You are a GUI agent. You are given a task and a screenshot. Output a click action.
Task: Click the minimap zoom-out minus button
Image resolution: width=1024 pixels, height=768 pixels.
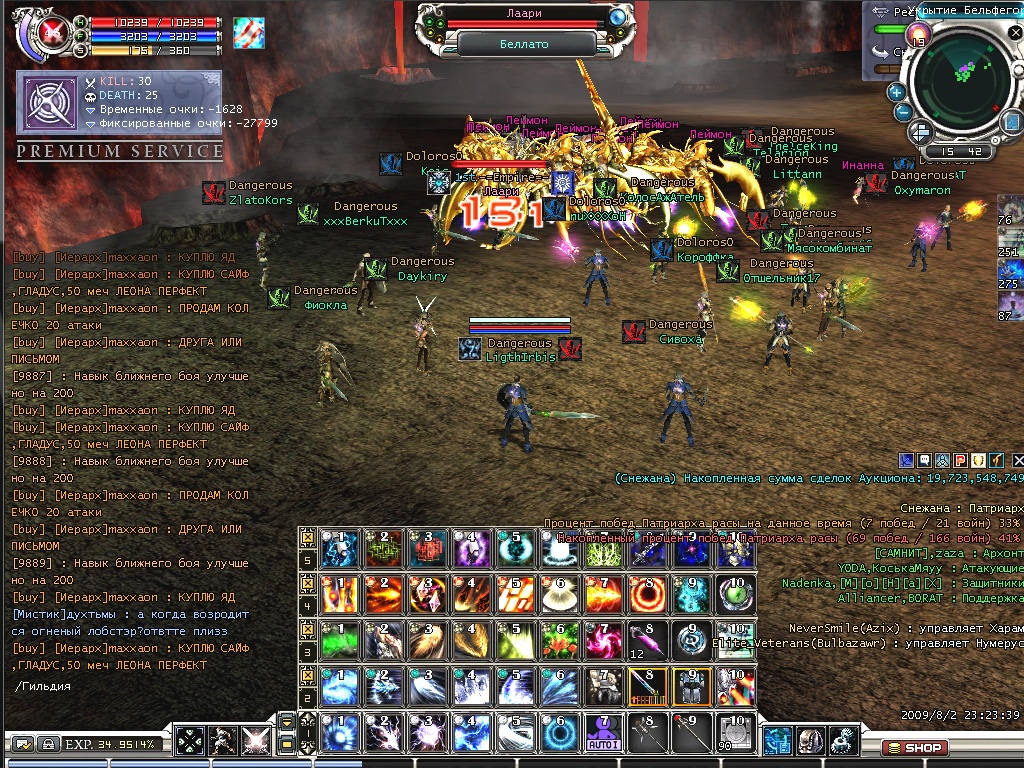click(904, 112)
